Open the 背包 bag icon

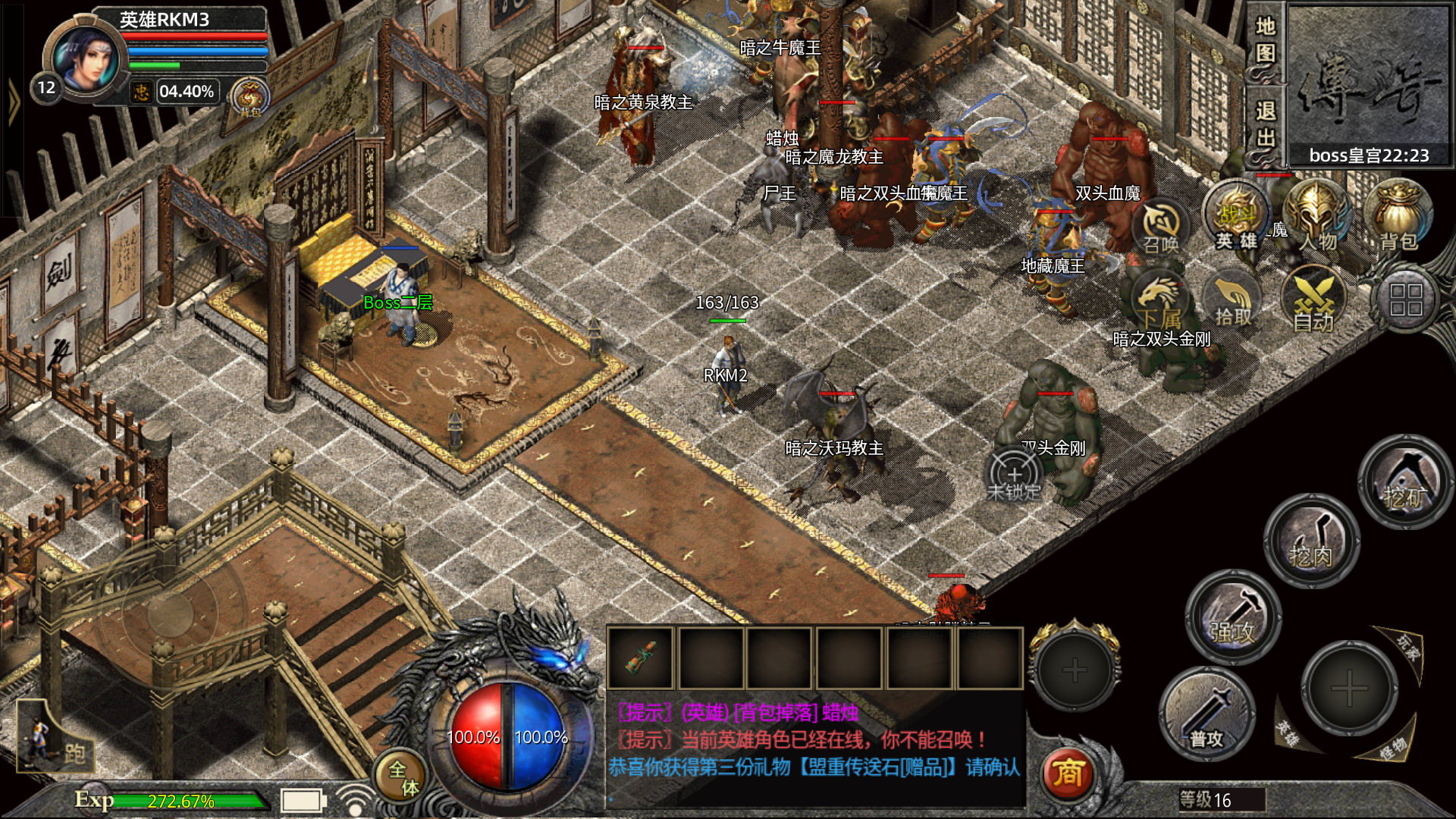coord(1398,216)
